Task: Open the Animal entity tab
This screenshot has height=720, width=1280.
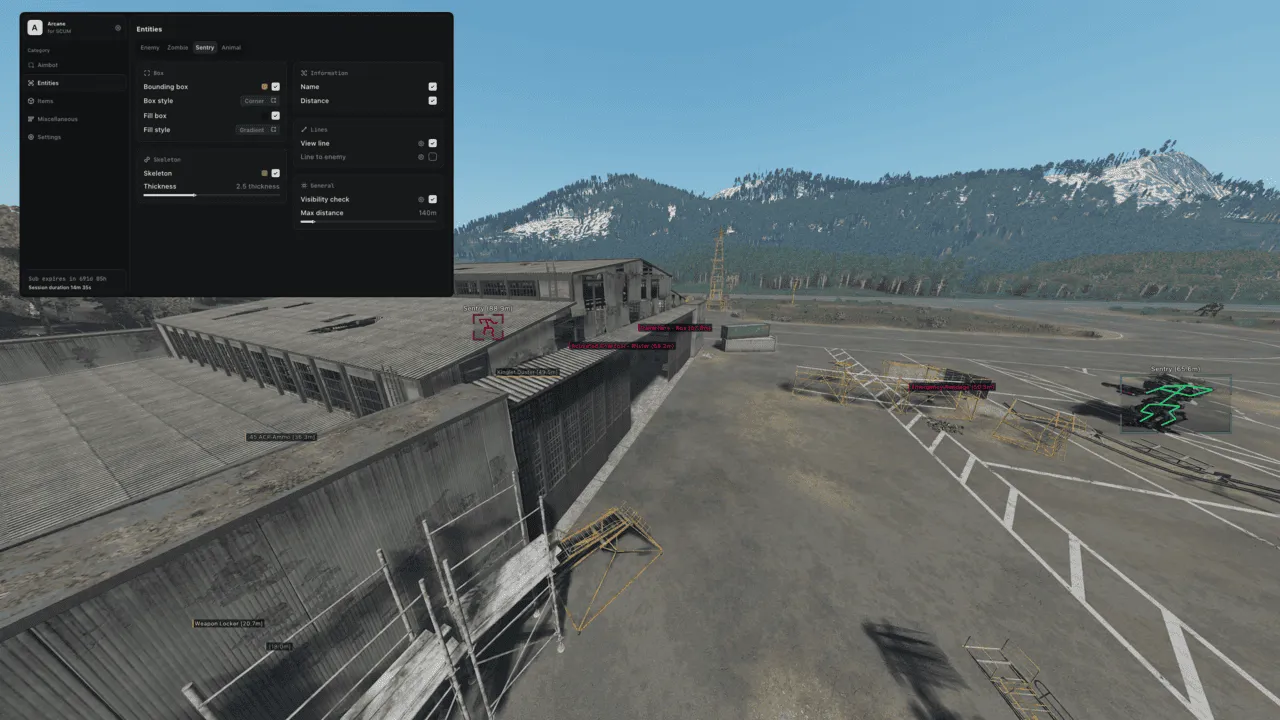Action: pos(231,47)
